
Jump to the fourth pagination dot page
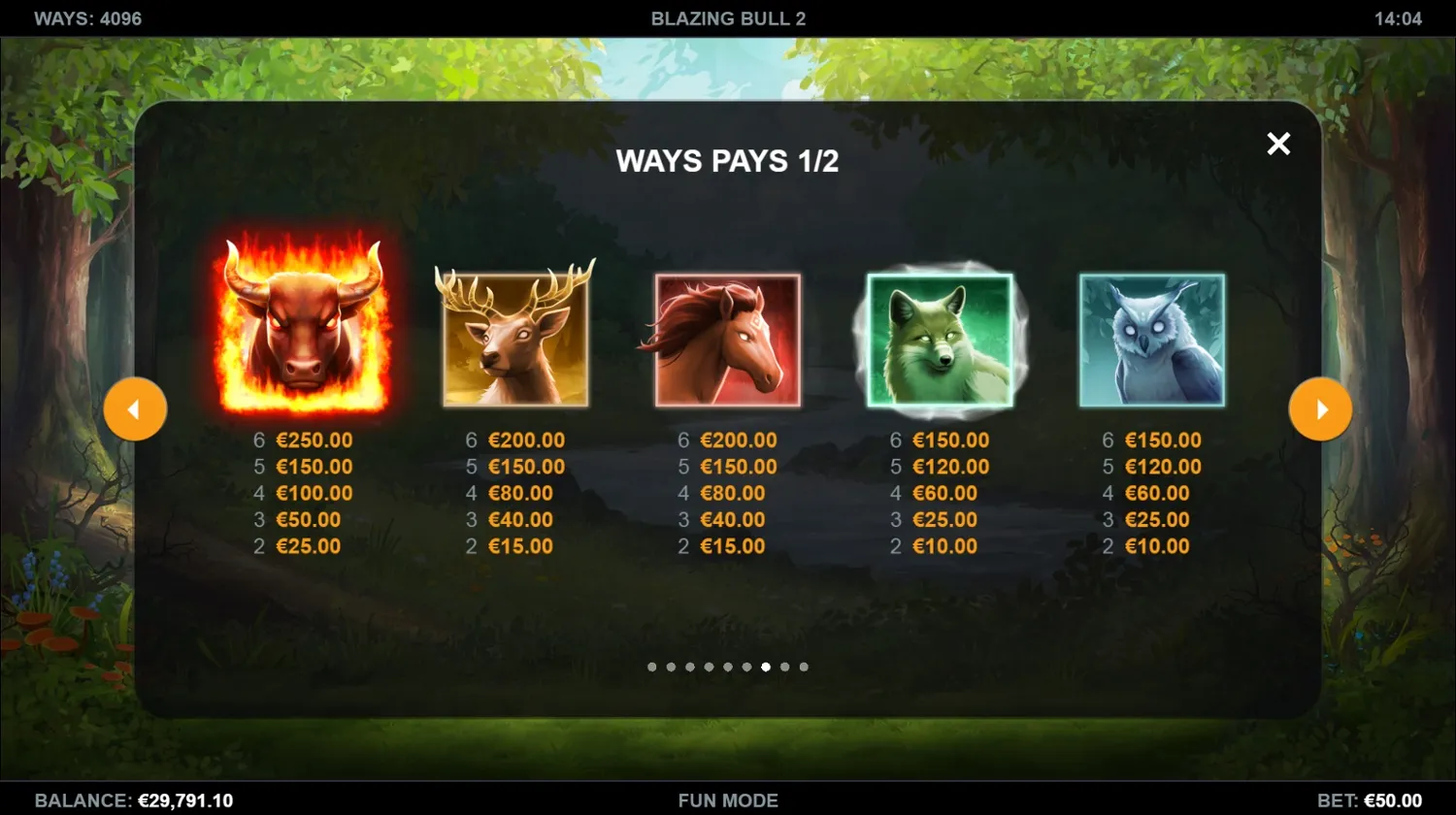click(709, 667)
